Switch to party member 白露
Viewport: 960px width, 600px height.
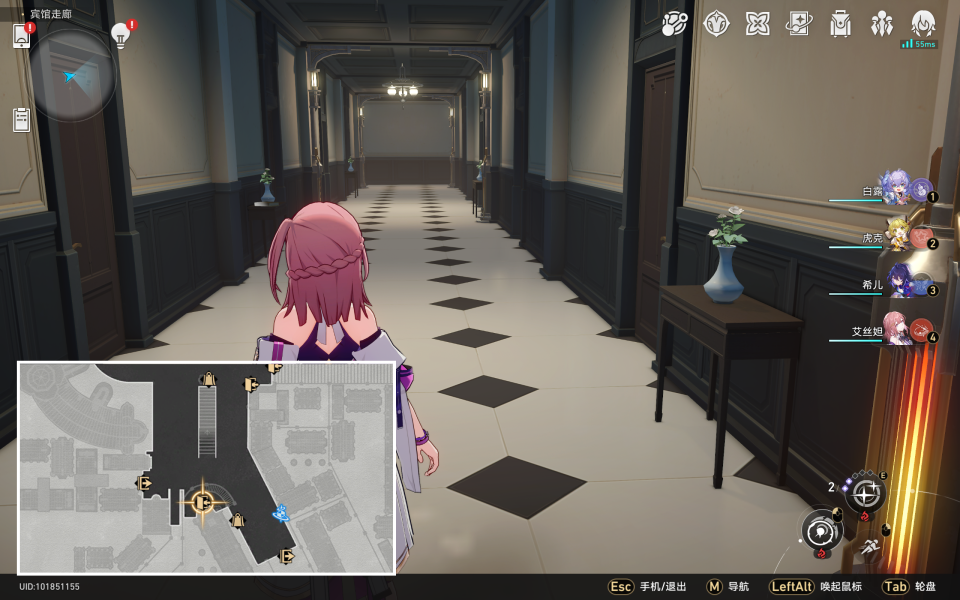click(x=895, y=188)
